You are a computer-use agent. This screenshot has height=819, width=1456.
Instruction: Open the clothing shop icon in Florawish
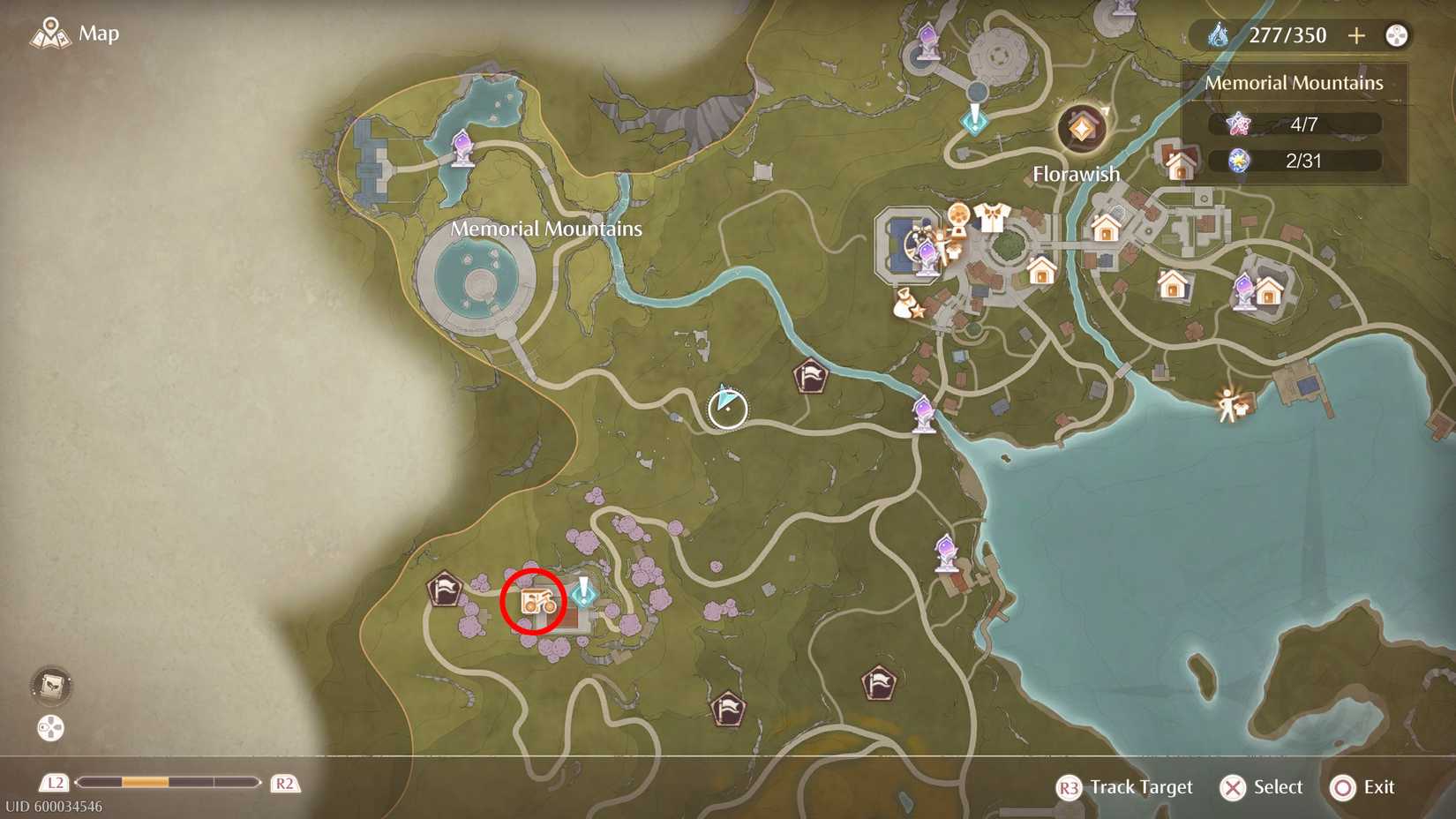point(992,219)
